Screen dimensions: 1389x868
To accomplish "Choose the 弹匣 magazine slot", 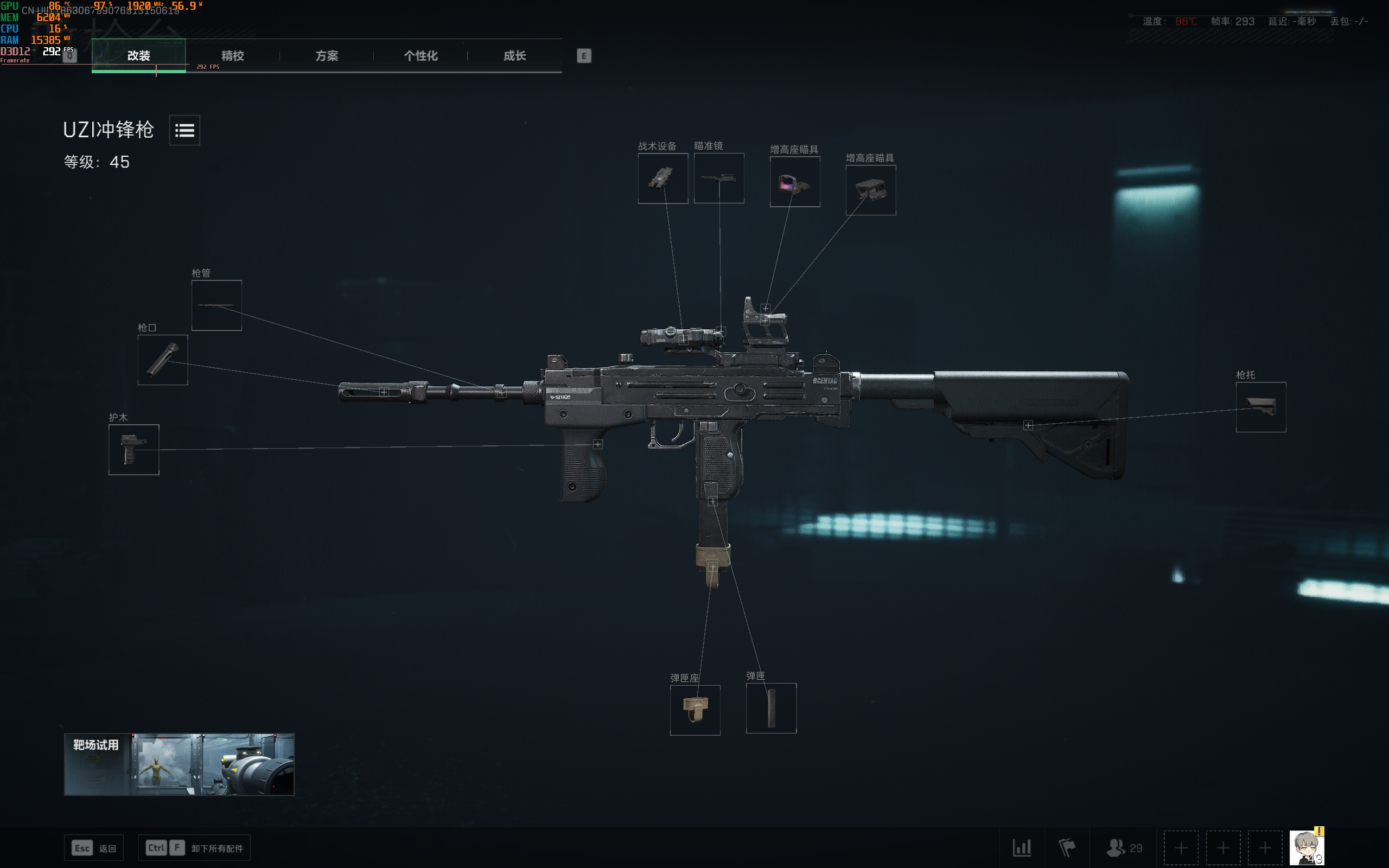I will pyautogui.click(x=771, y=709).
